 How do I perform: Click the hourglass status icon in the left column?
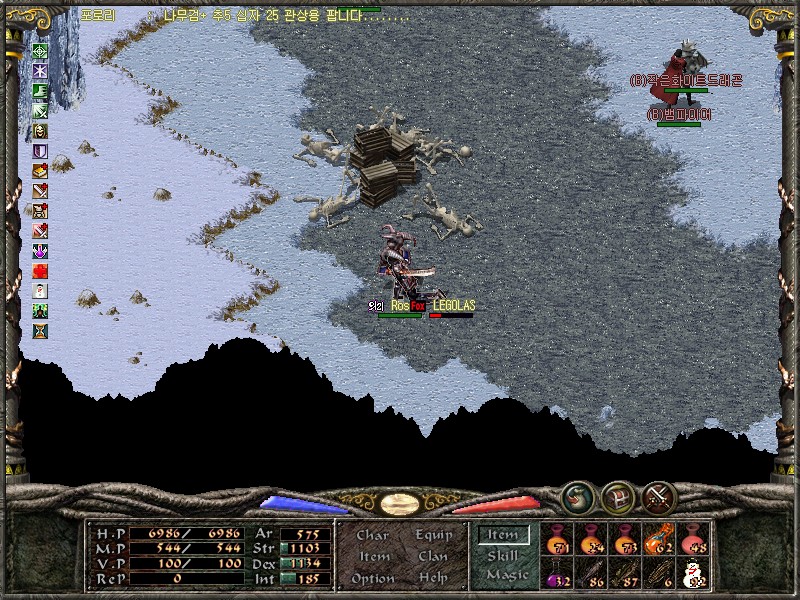tap(41, 330)
